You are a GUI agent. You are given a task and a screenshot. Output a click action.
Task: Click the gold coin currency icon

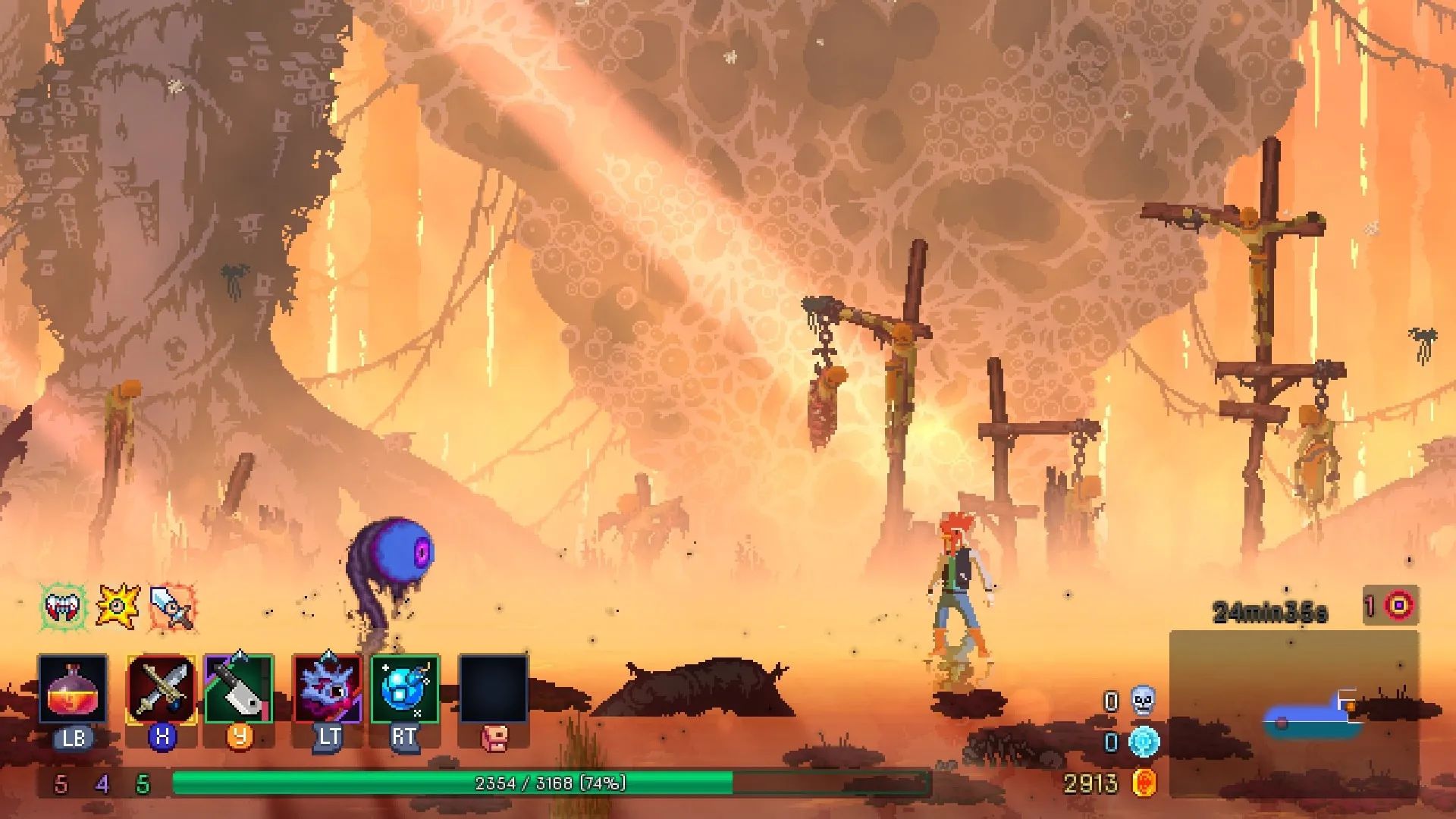pos(1144,783)
